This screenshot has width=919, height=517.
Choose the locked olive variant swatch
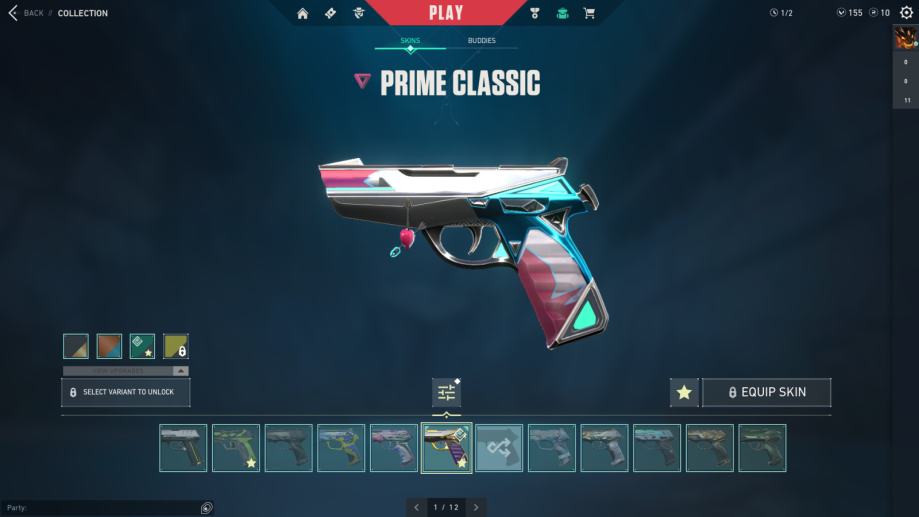[176, 346]
